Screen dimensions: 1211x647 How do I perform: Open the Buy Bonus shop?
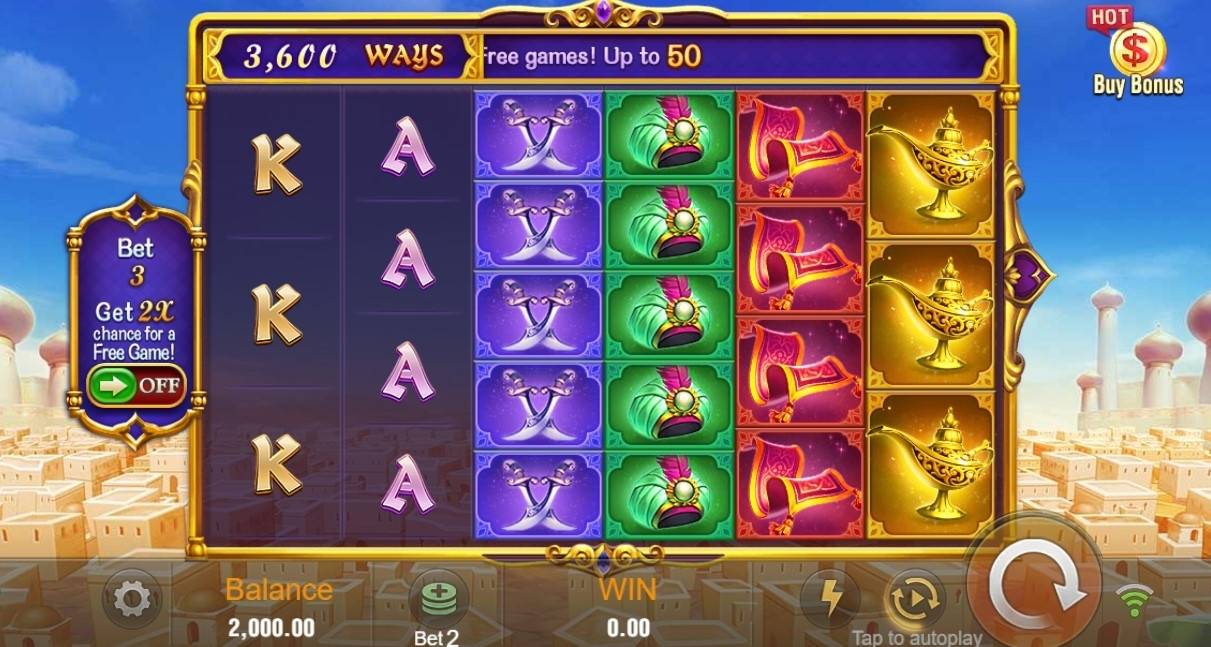1137,55
